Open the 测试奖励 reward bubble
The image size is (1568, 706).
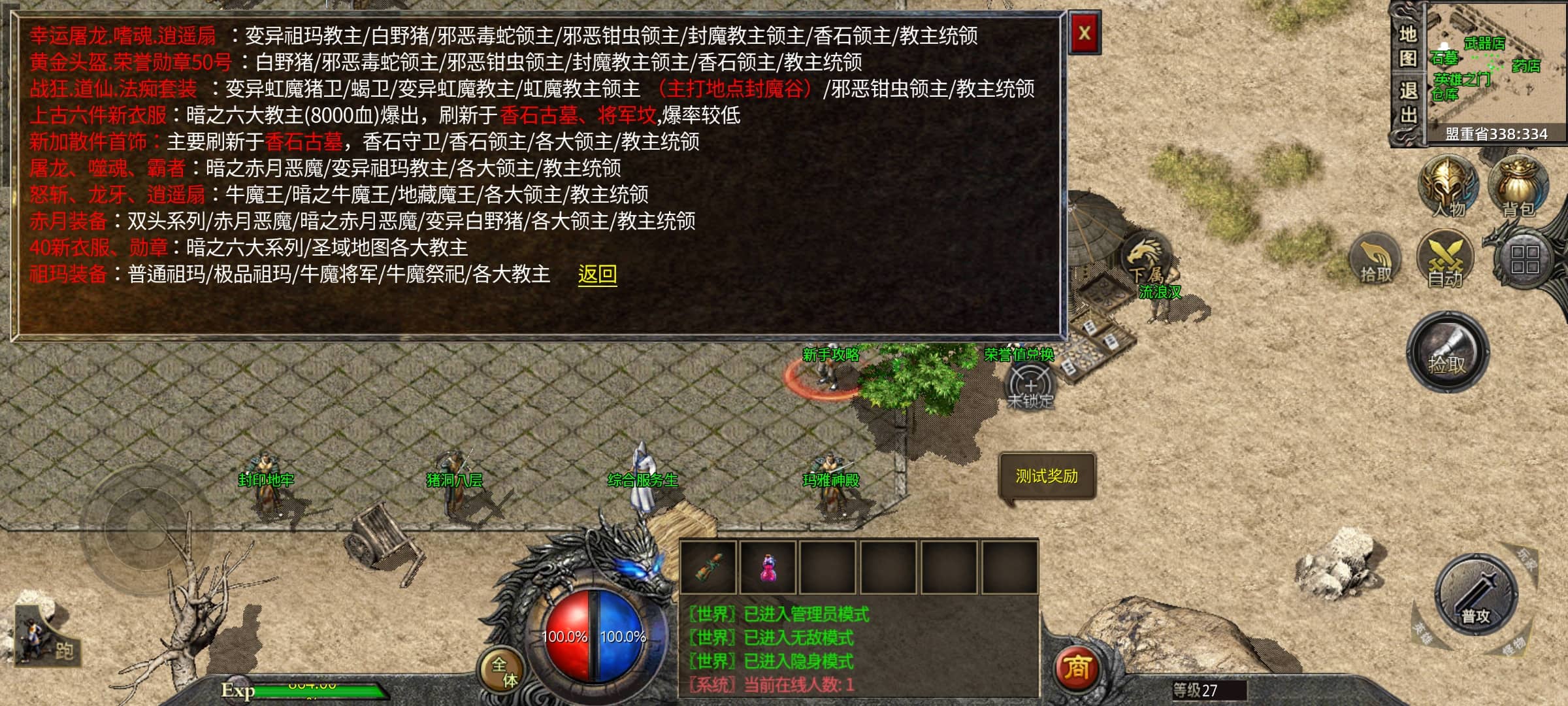tap(1047, 477)
